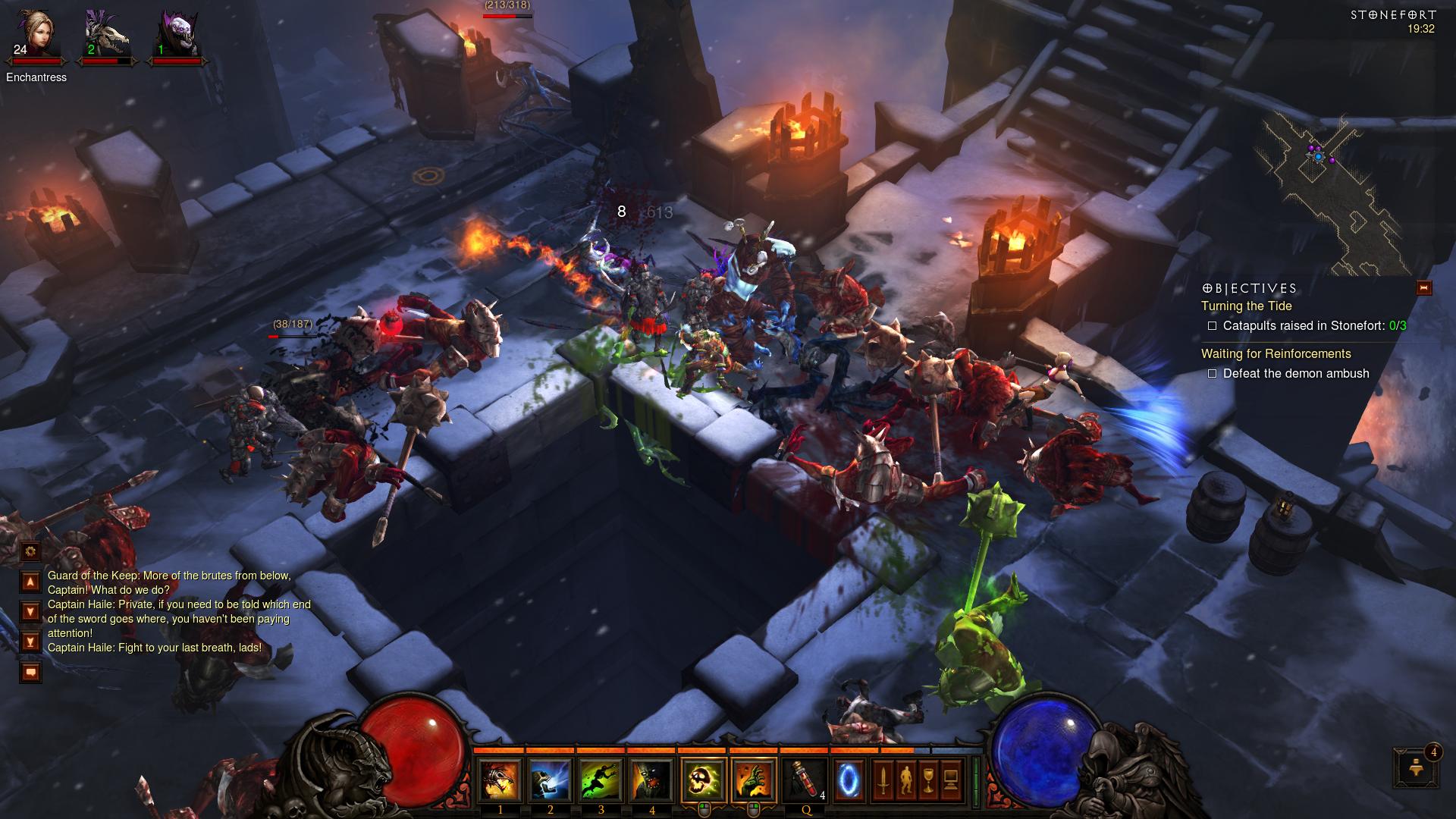Jump chat log to the bottom
The image size is (1456, 819).
click(30, 642)
